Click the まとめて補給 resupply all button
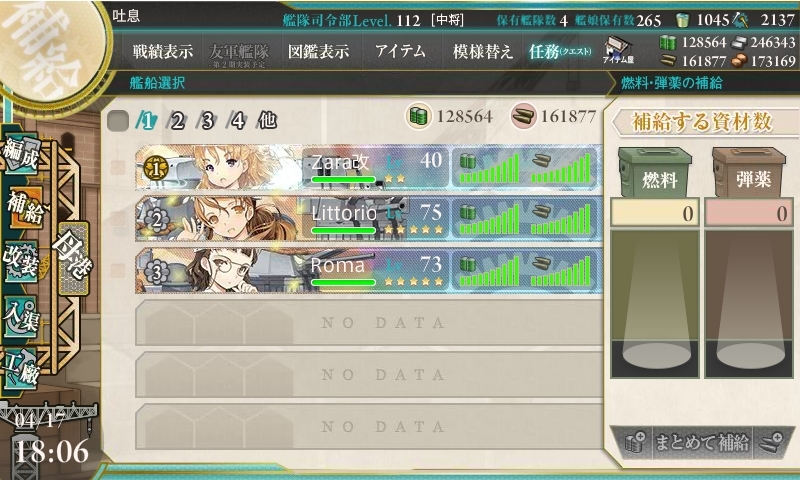Screen dimensions: 800x480 click(x=700, y=442)
